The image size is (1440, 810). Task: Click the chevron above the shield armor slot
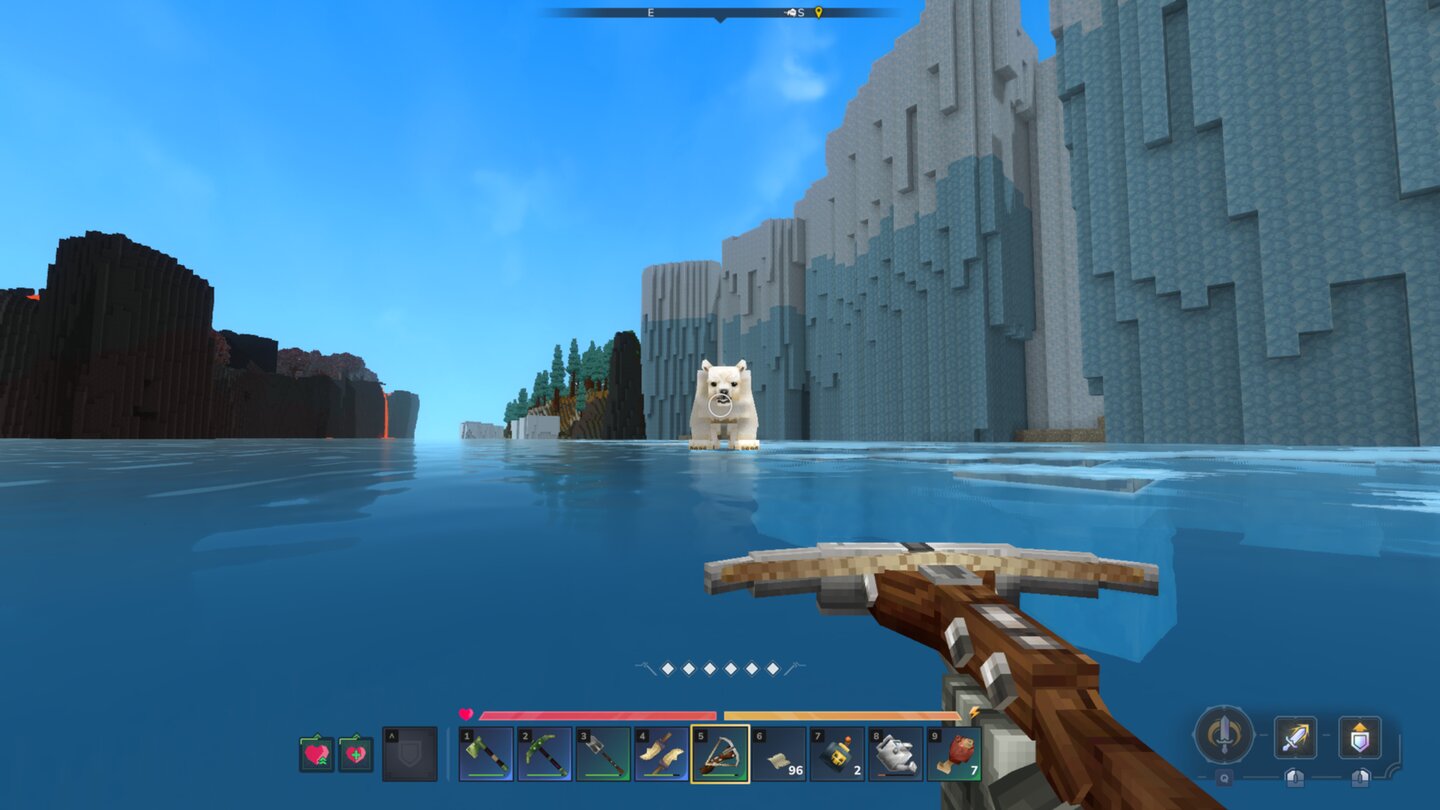tap(392, 735)
